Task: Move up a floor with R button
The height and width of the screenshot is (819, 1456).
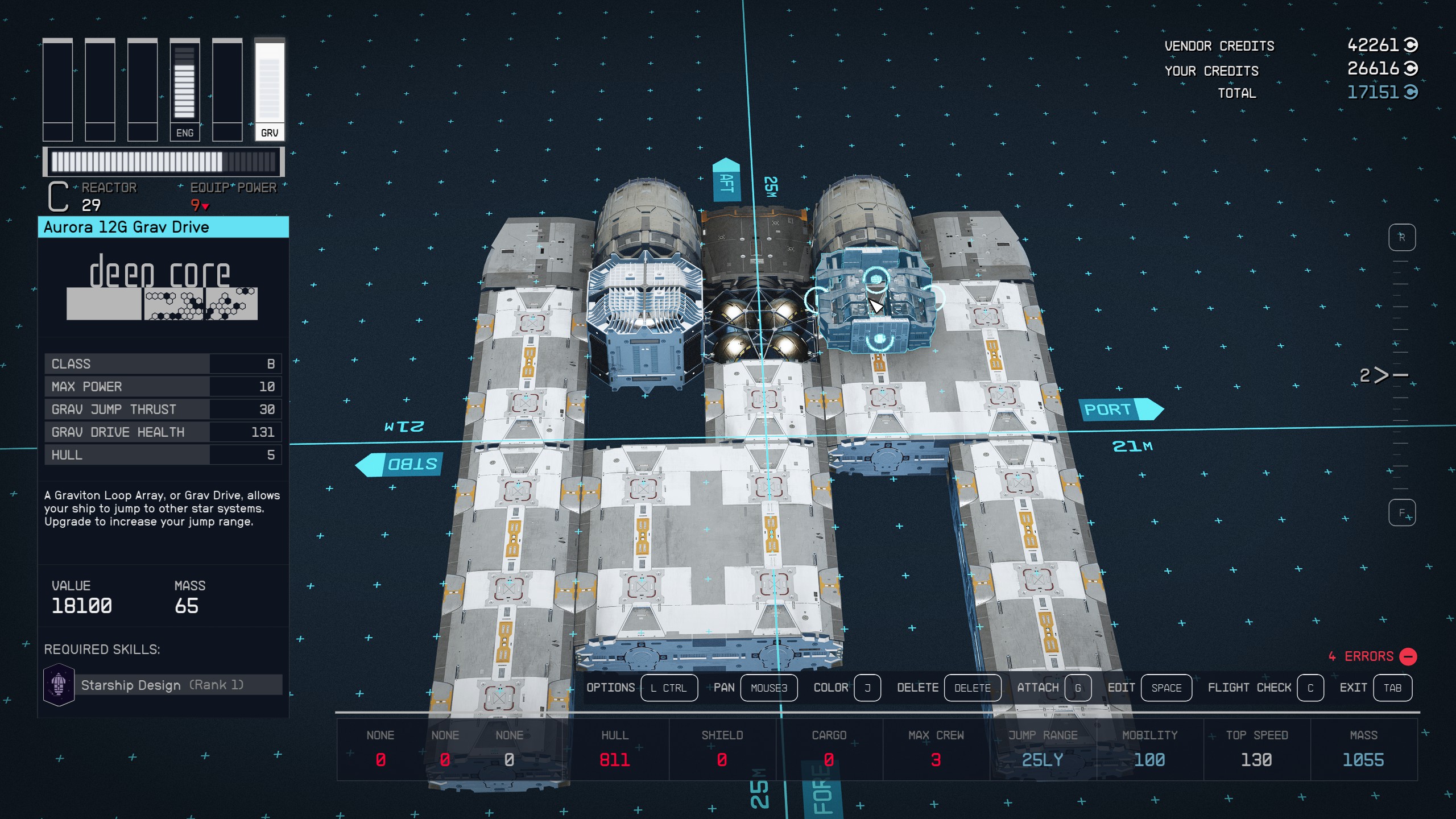Action: tap(1401, 237)
